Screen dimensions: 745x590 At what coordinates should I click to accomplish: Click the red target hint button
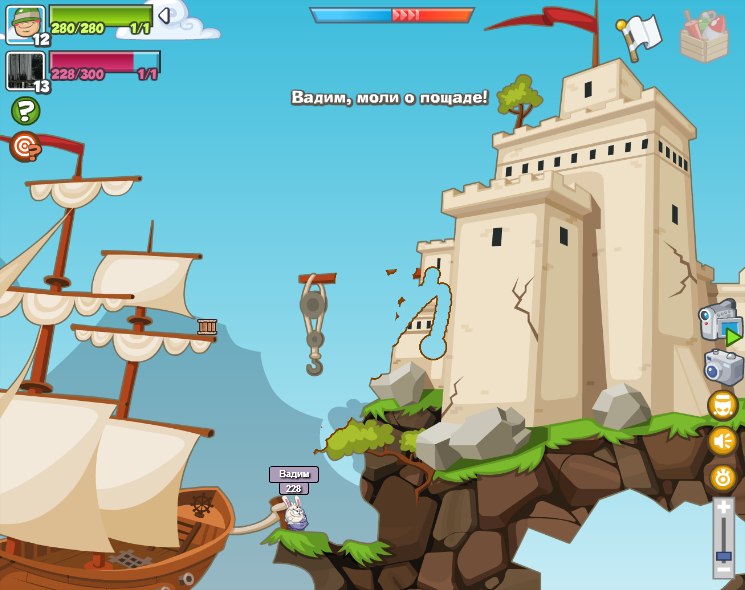[x=25, y=147]
